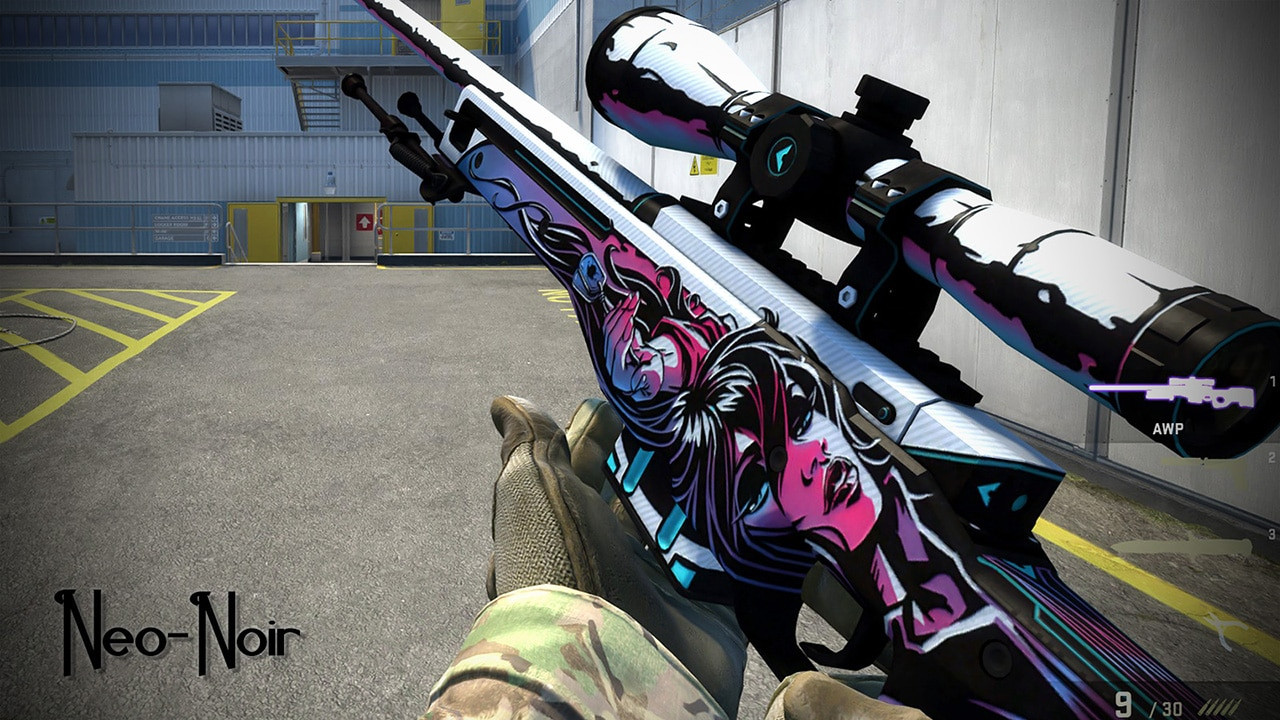Select the weapon slot number 1 indicator

click(x=1272, y=382)
